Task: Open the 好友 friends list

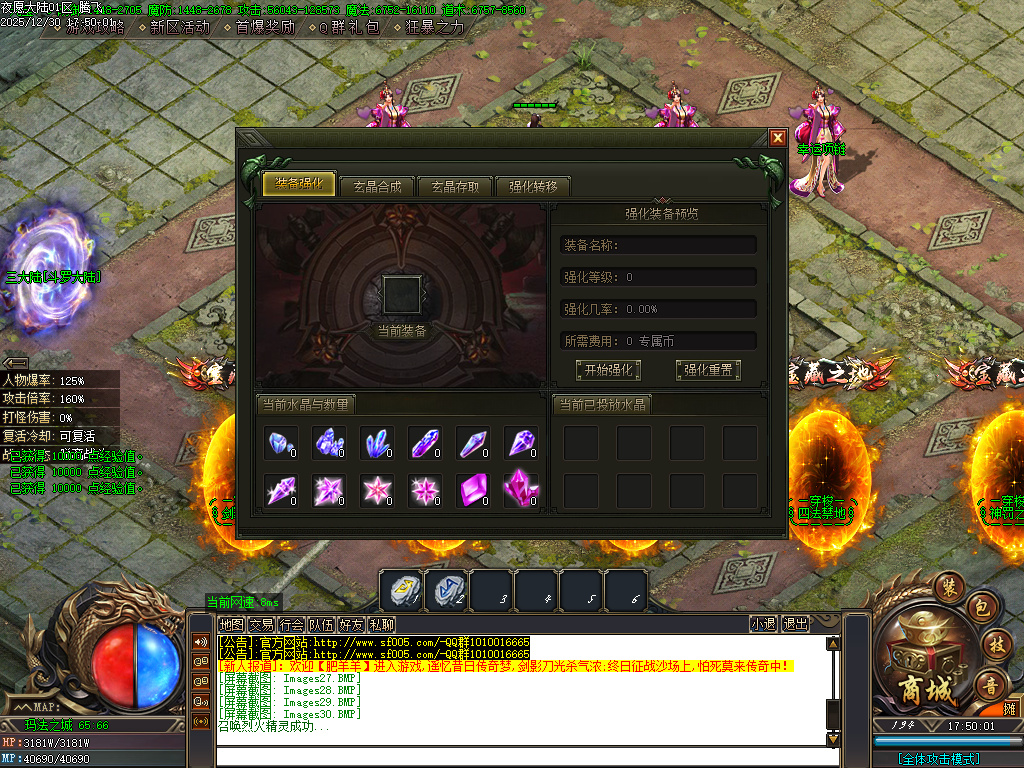Action: pos(351,624)
